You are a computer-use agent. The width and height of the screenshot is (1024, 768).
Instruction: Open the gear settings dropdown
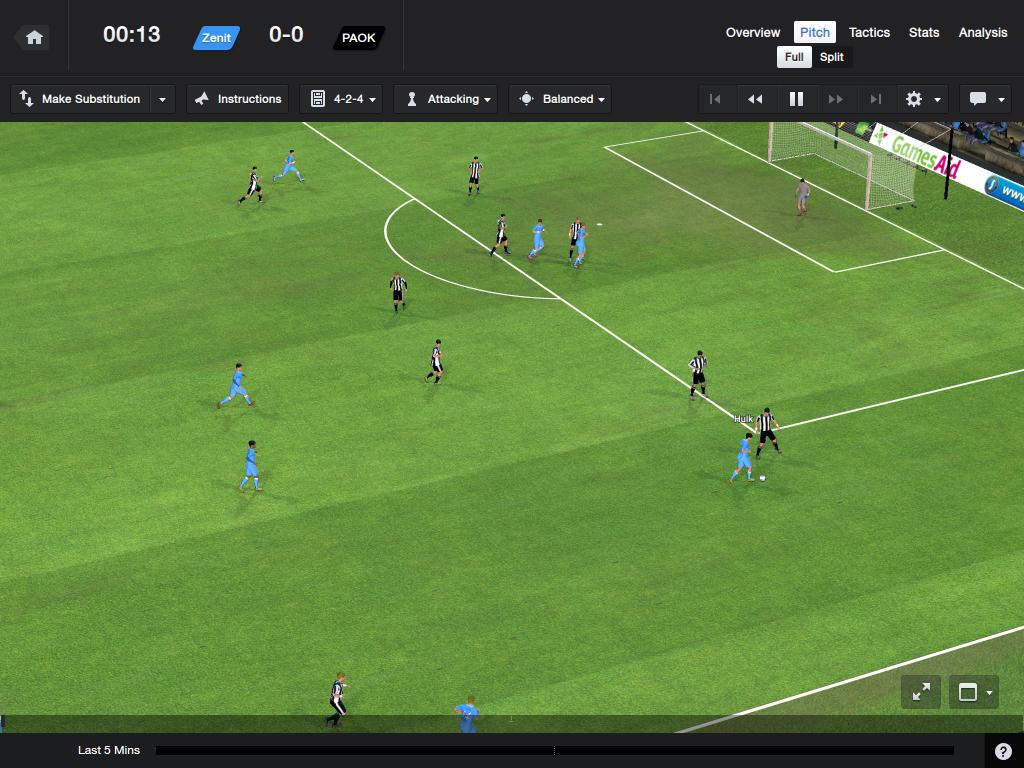[922, 99]
